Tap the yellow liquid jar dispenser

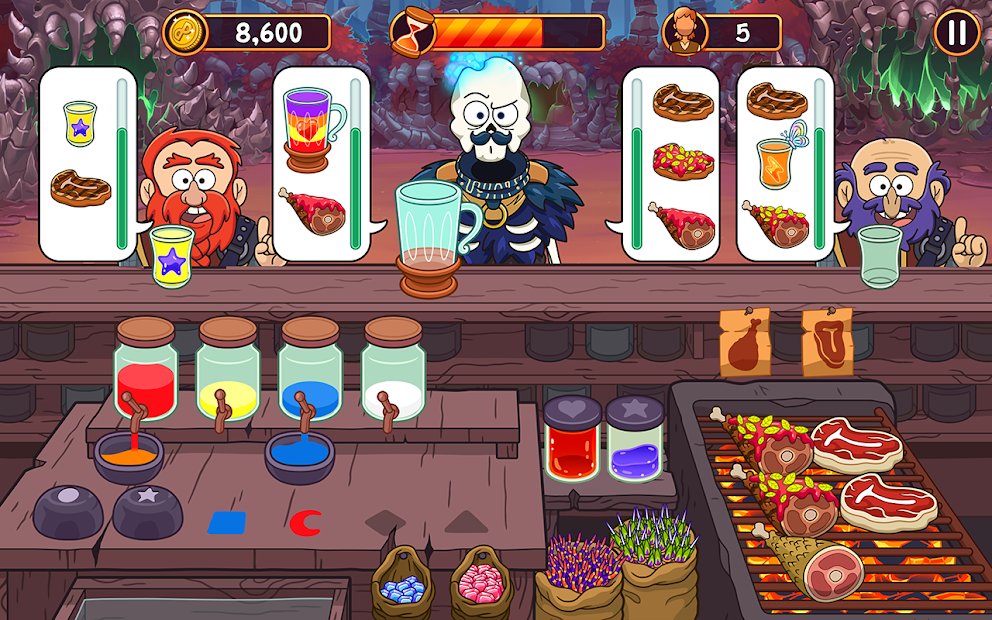(227, 368)
